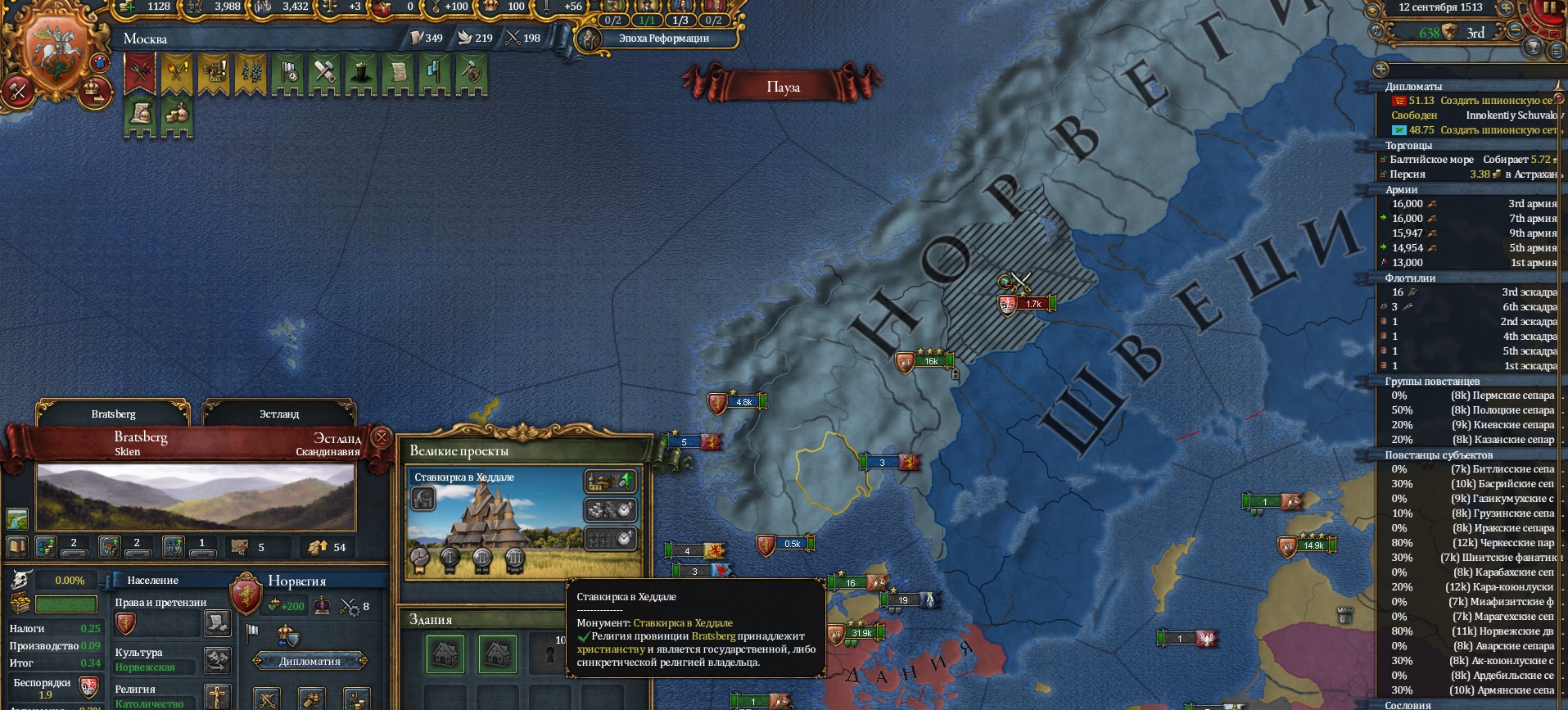Click the red rebel alert banner
This screenshot has width=1568, height=710.
point(141,74)
